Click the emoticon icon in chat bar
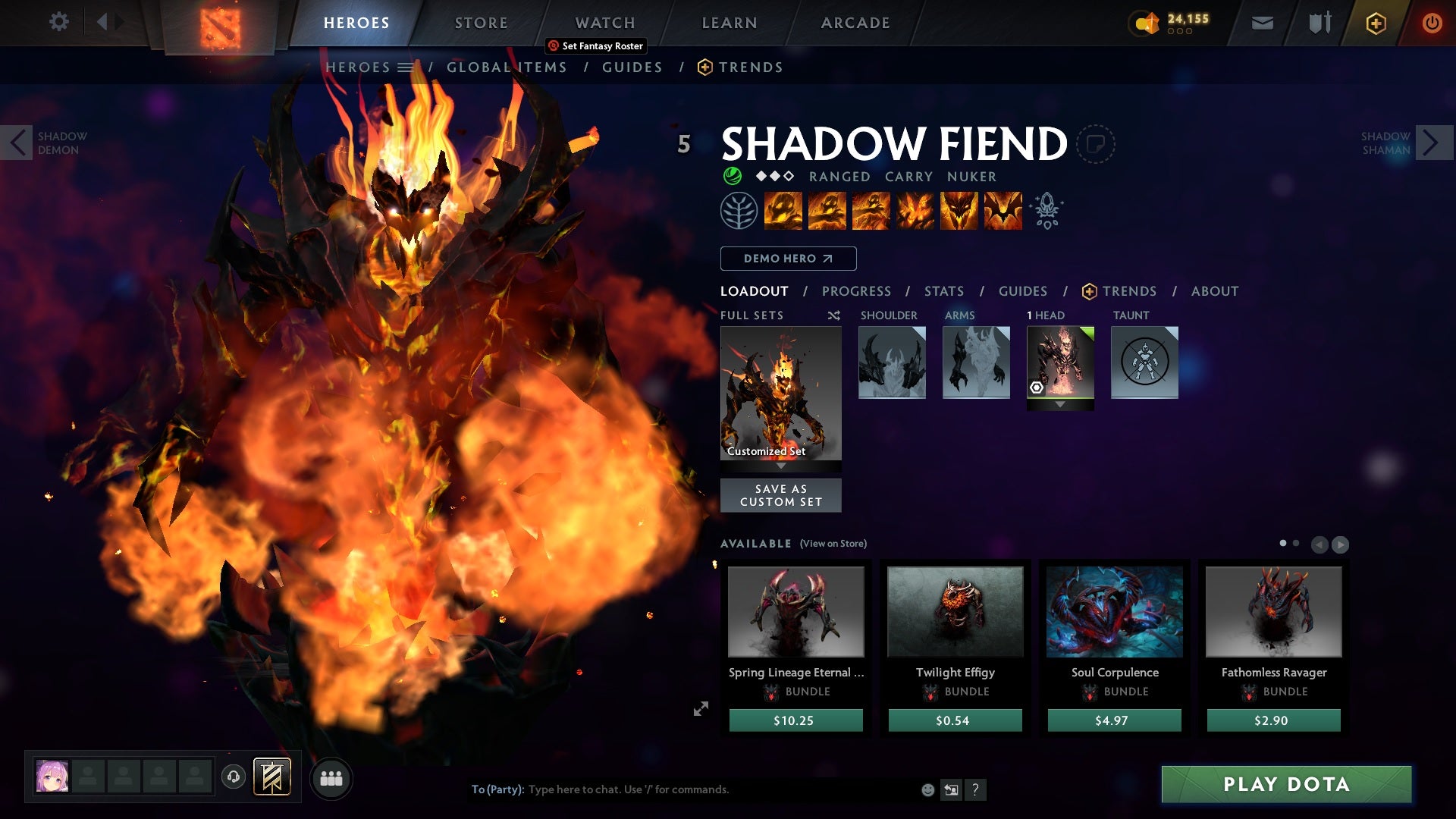 click(x=927, y=789)
